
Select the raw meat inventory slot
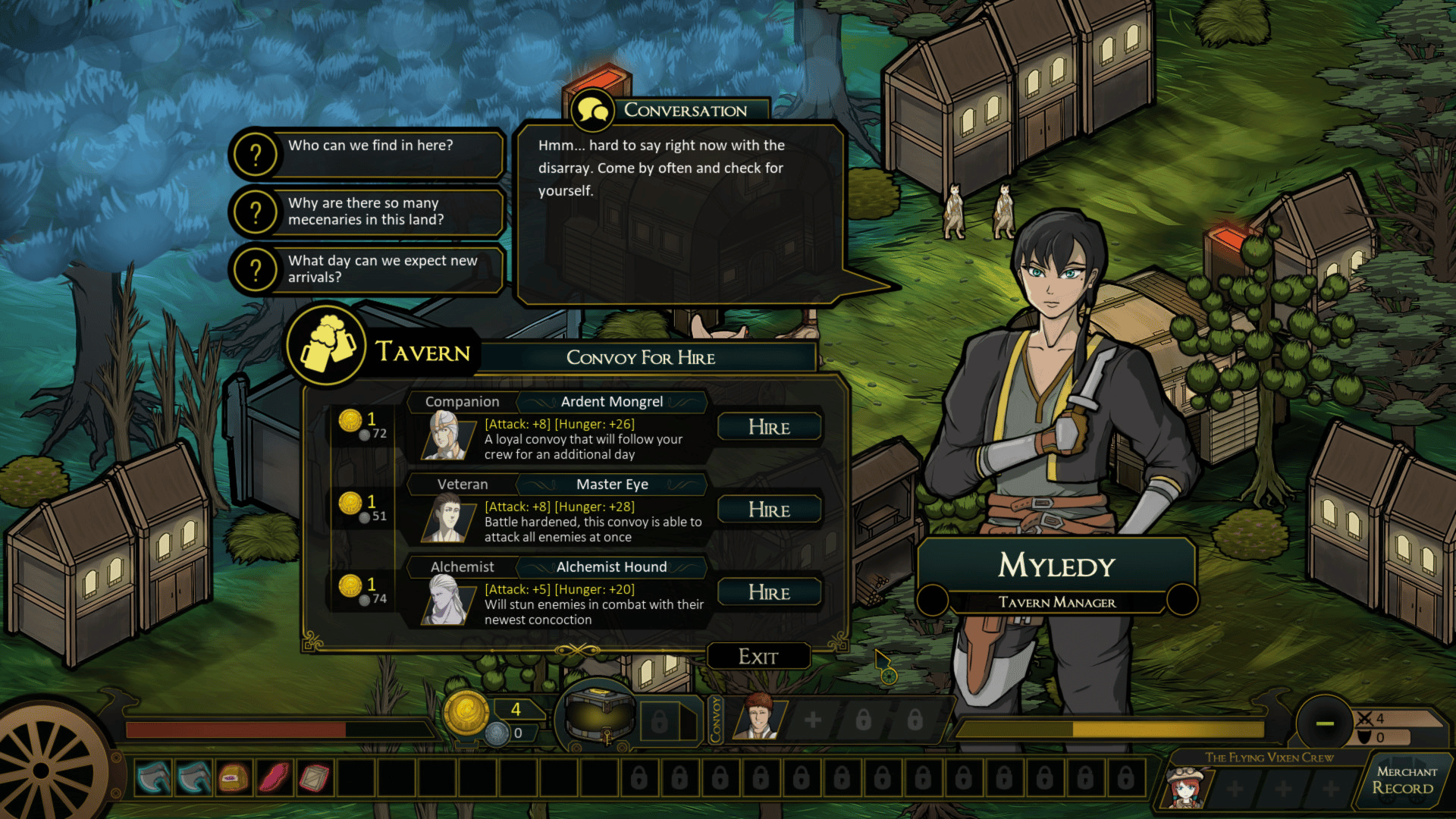coord(274,778)
